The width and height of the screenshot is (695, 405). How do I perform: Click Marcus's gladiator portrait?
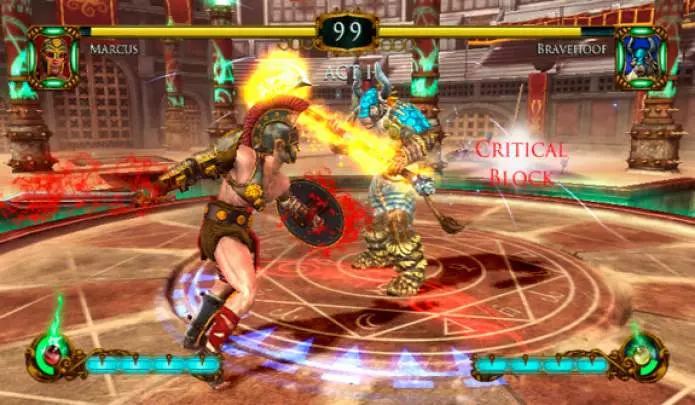click(53, 57)
